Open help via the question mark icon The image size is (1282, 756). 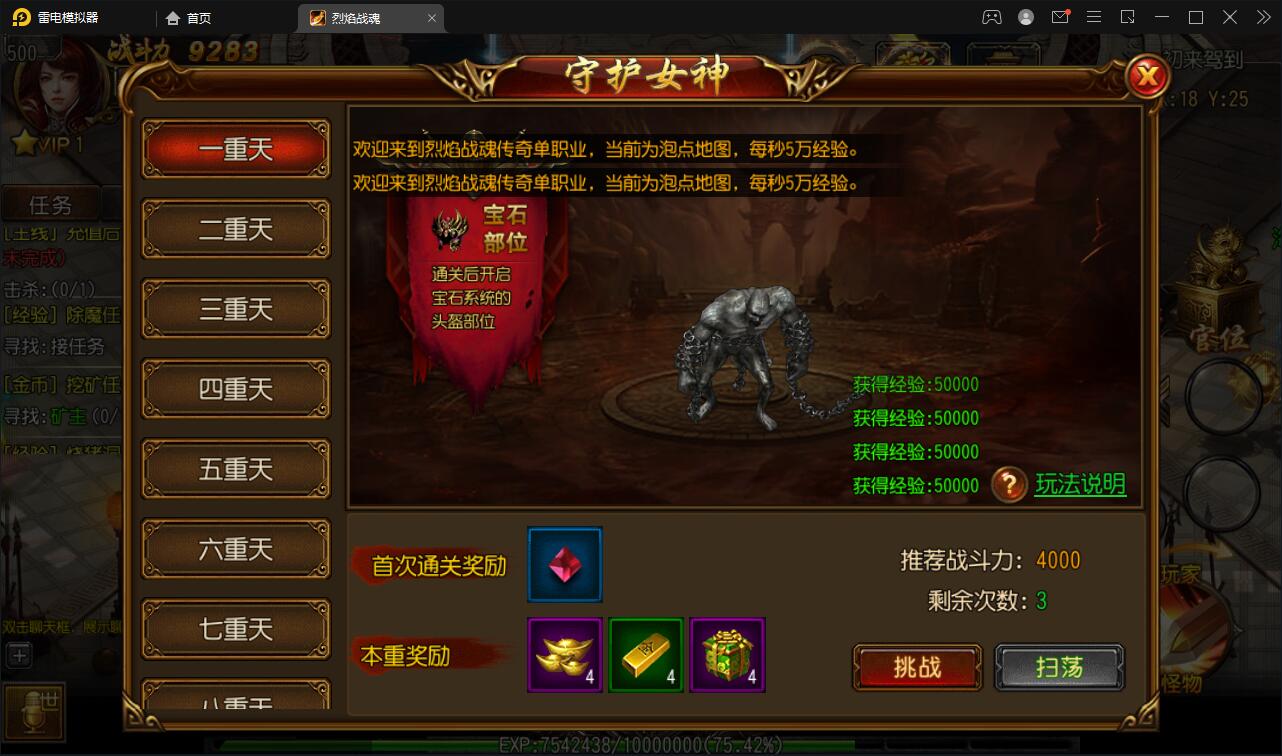[1010, 484]
